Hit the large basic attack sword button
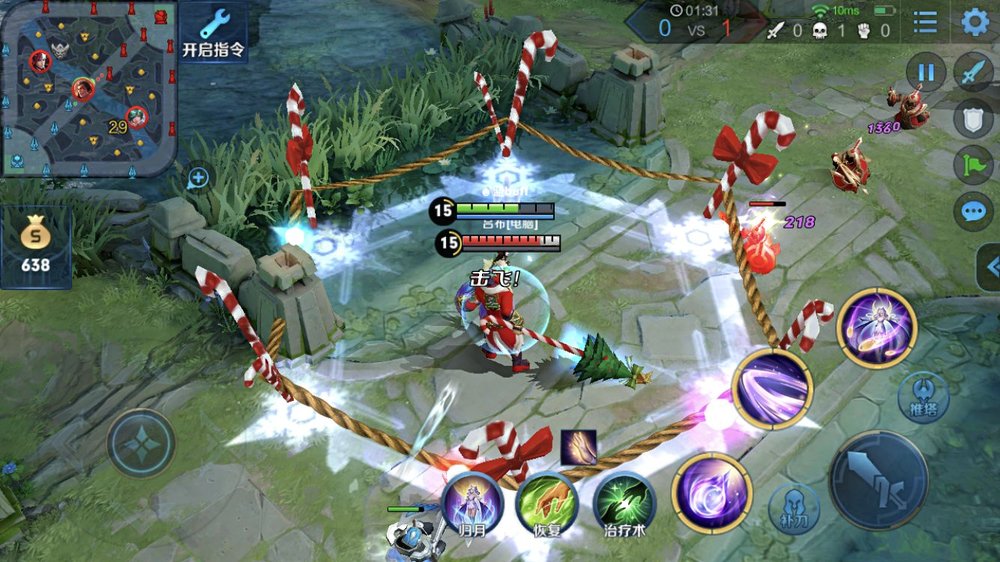This screenshot has height=562, width=1000. [x=879, y=480]
